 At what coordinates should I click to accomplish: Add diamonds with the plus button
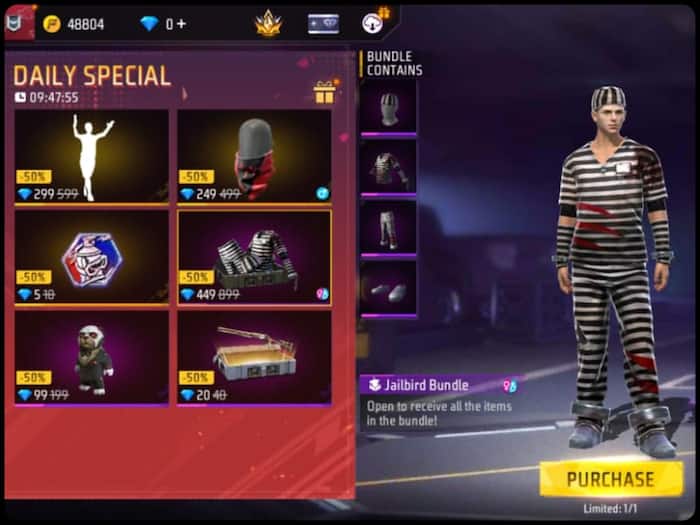click(x=181, y=23)
